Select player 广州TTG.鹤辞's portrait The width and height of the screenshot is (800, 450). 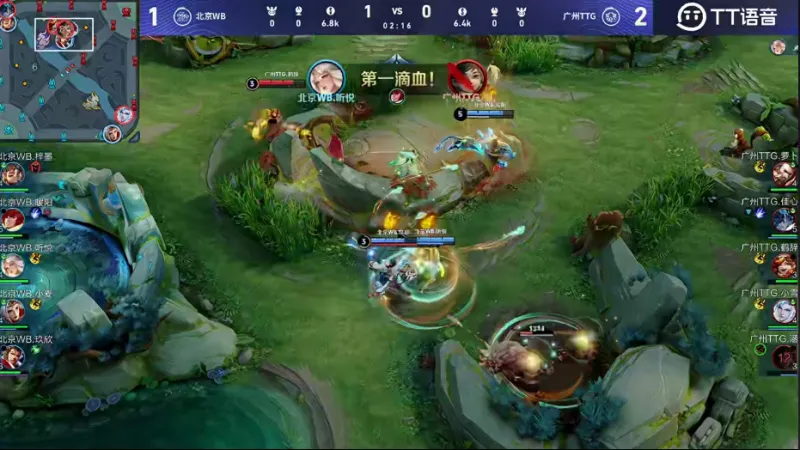(784, 265)
